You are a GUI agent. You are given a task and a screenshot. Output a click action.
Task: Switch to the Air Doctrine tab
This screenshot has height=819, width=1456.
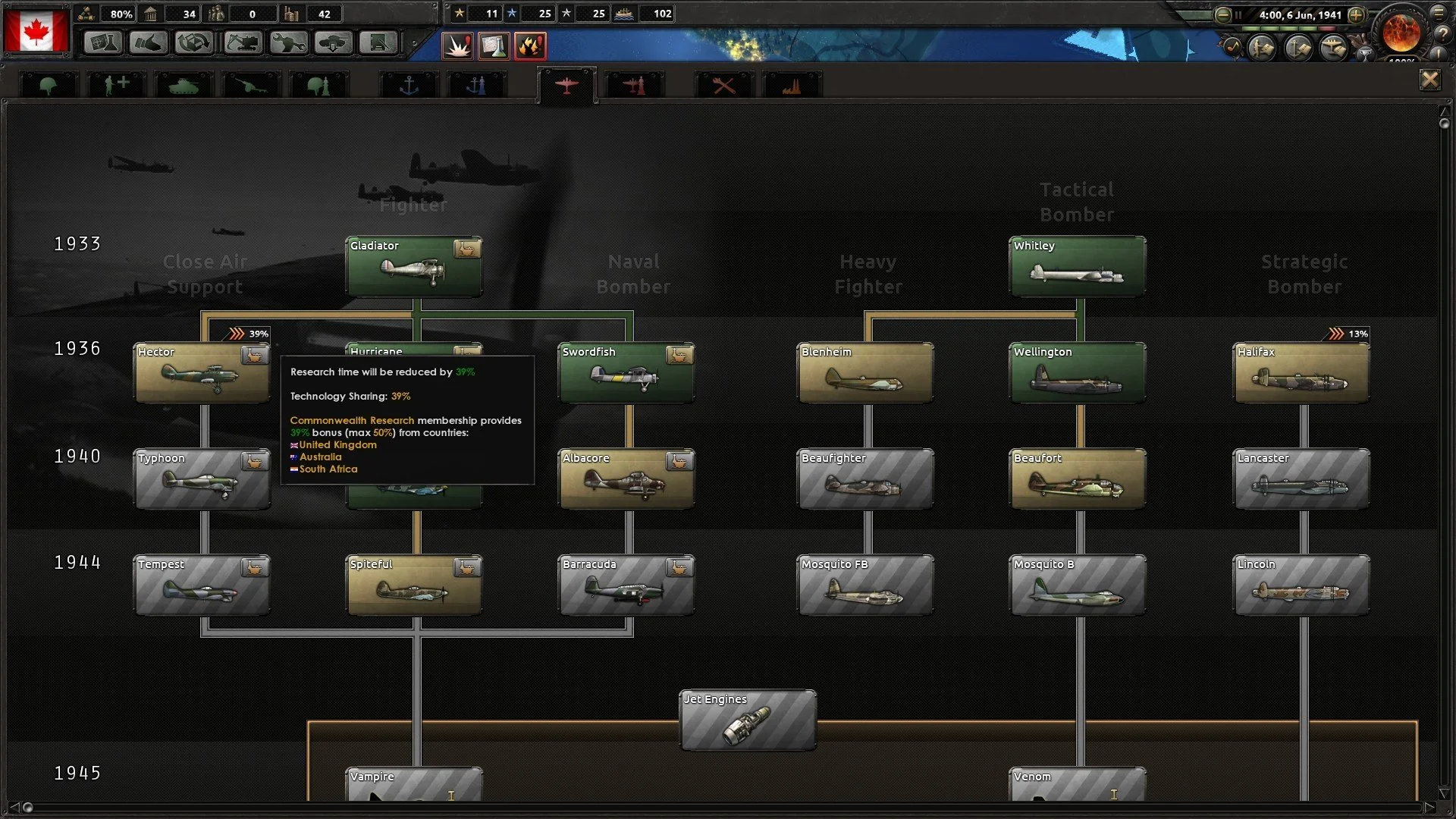point(633,83)
